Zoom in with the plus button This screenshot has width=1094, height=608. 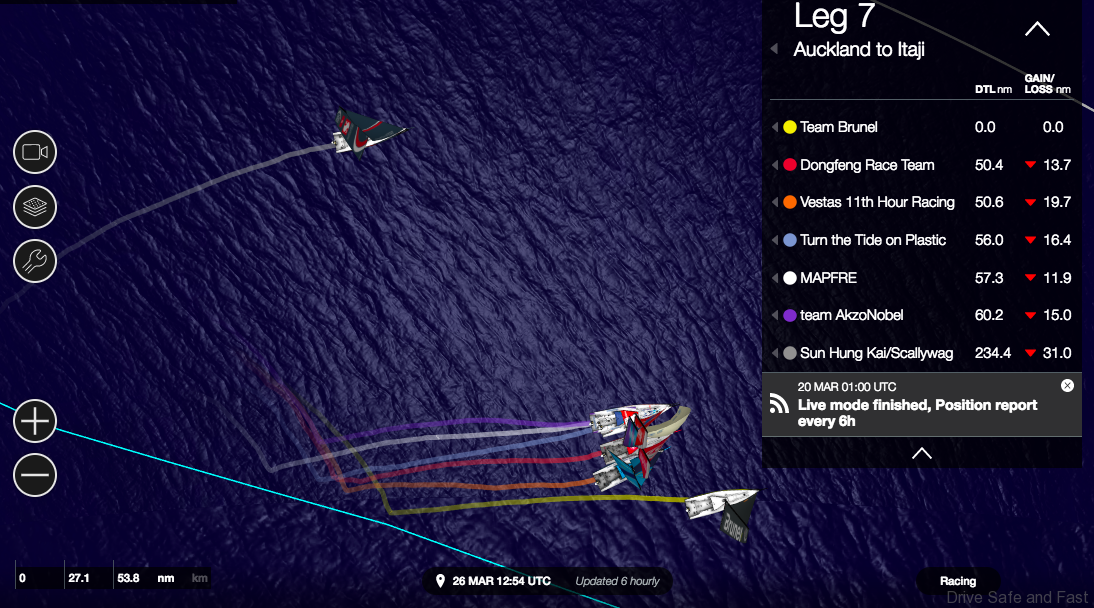(35, 421)
